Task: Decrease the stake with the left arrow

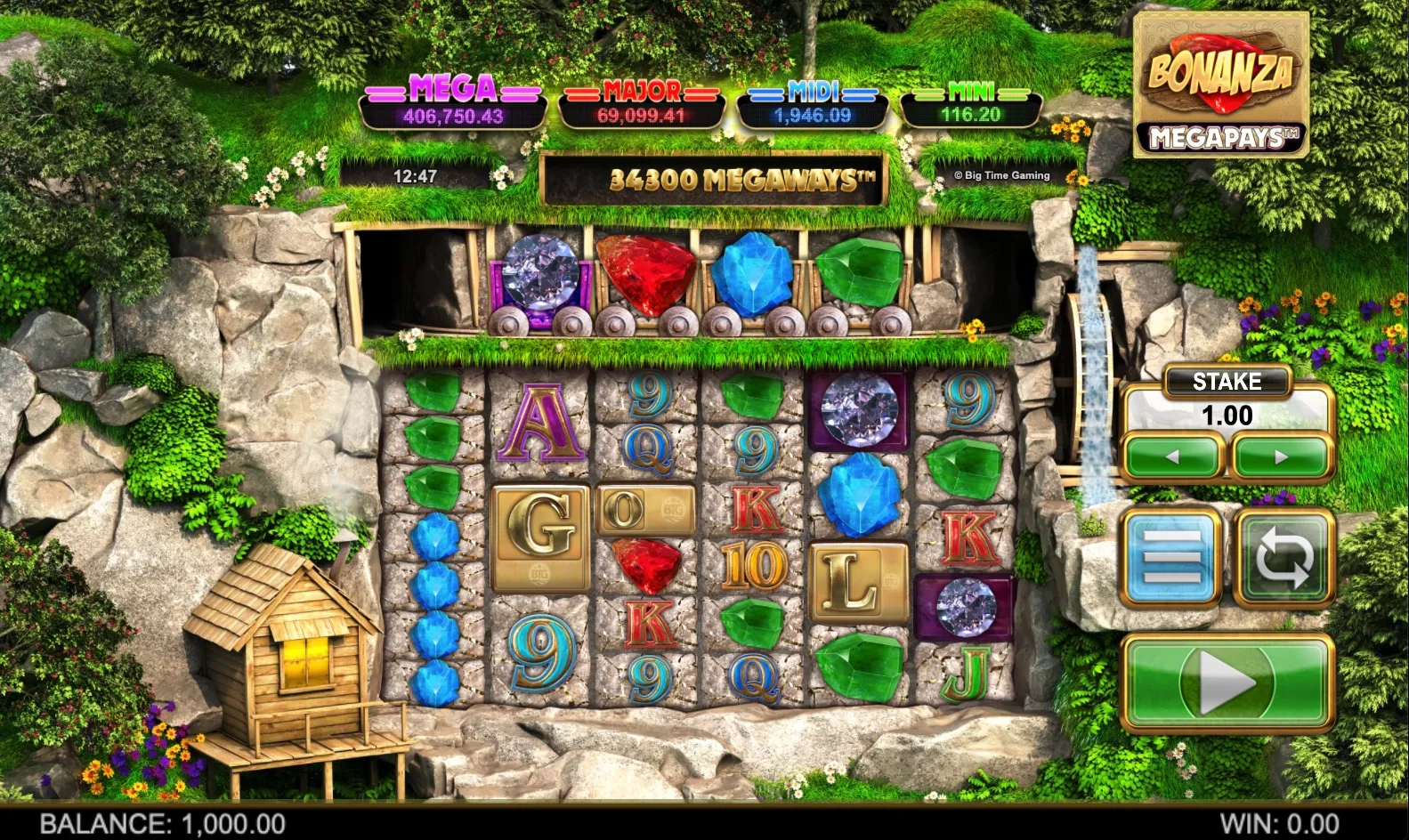Action: point(1173,456)
